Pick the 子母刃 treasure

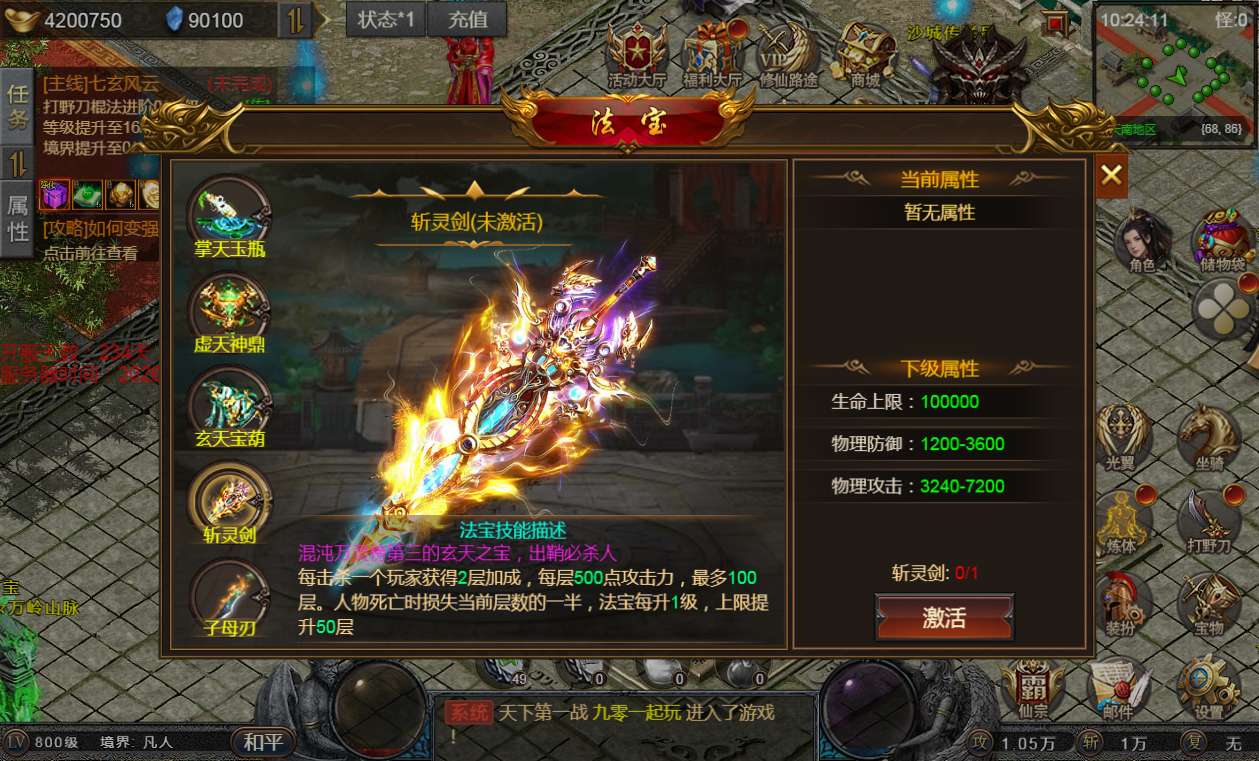coord(229,595)
